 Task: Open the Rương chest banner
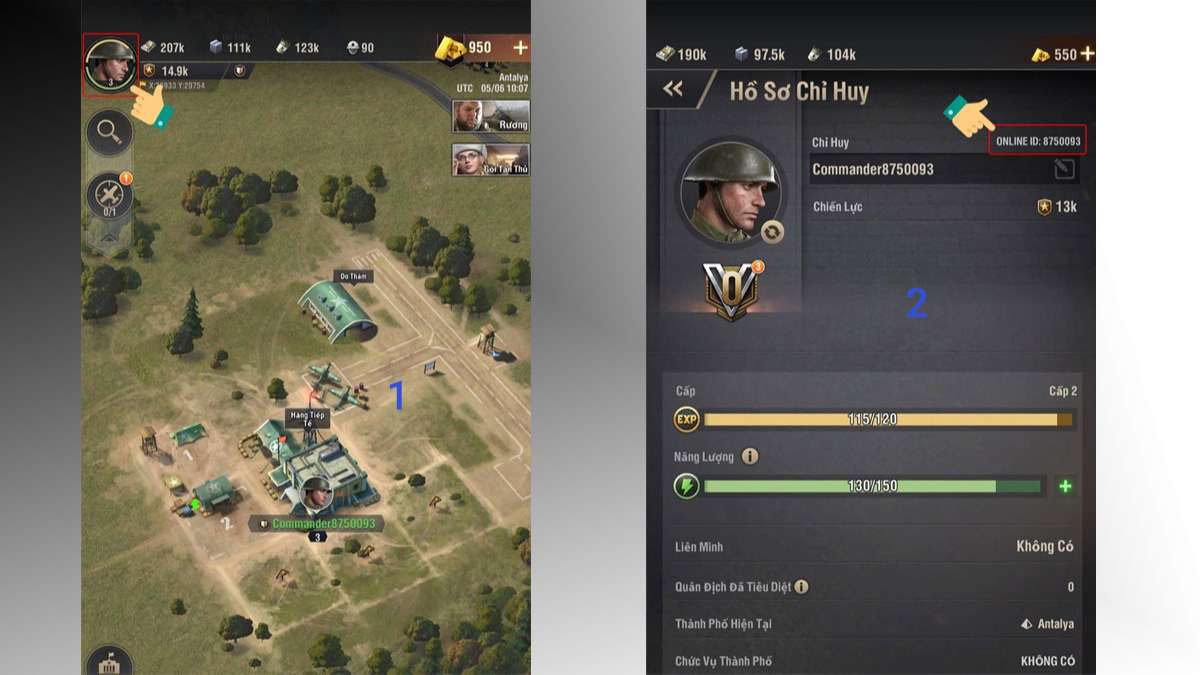click(x=490, y=116)
